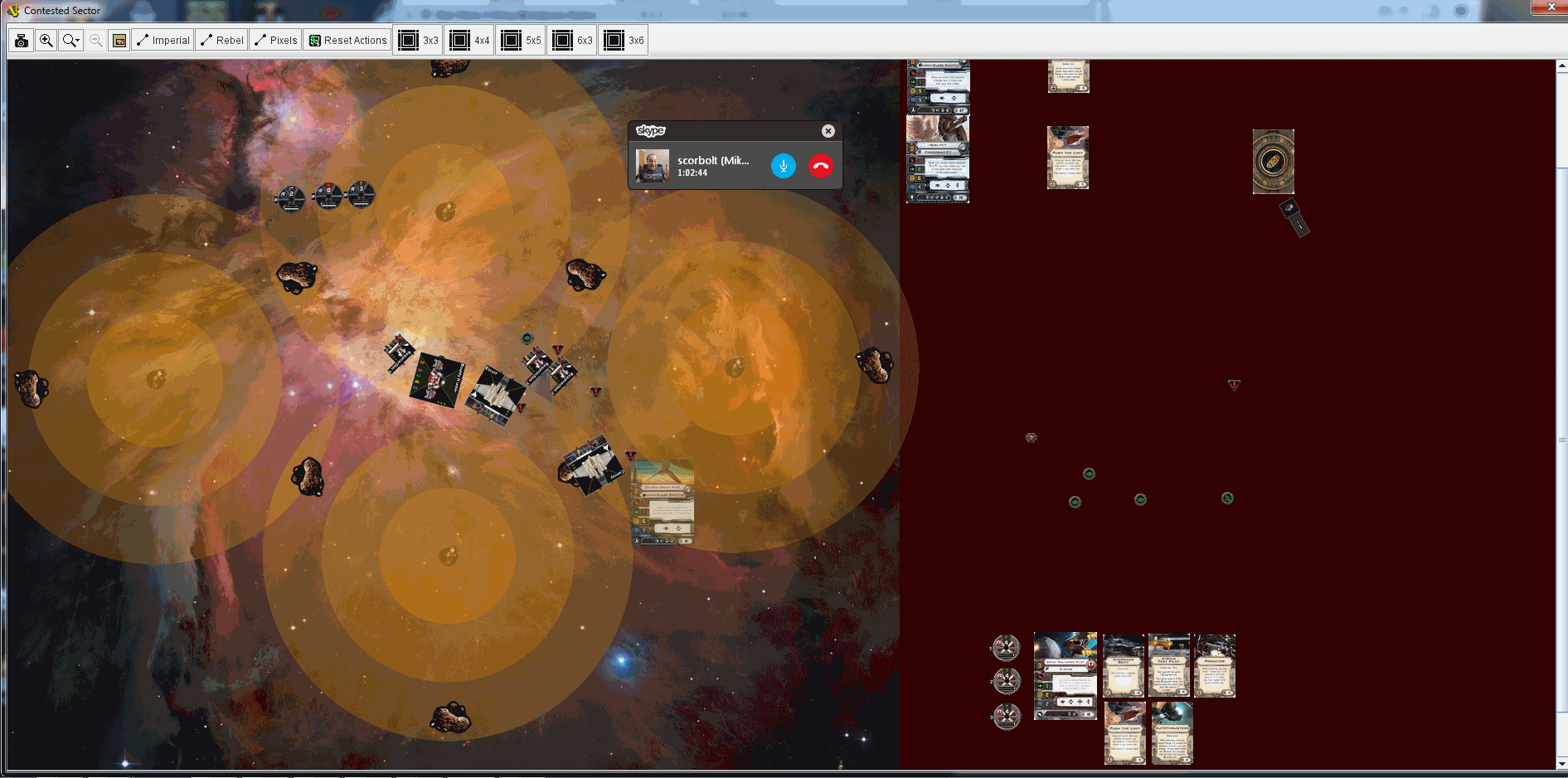Select the Autothrusters upgrade card
This screenshot has height=778, width=1568.
pos(1172,732)
